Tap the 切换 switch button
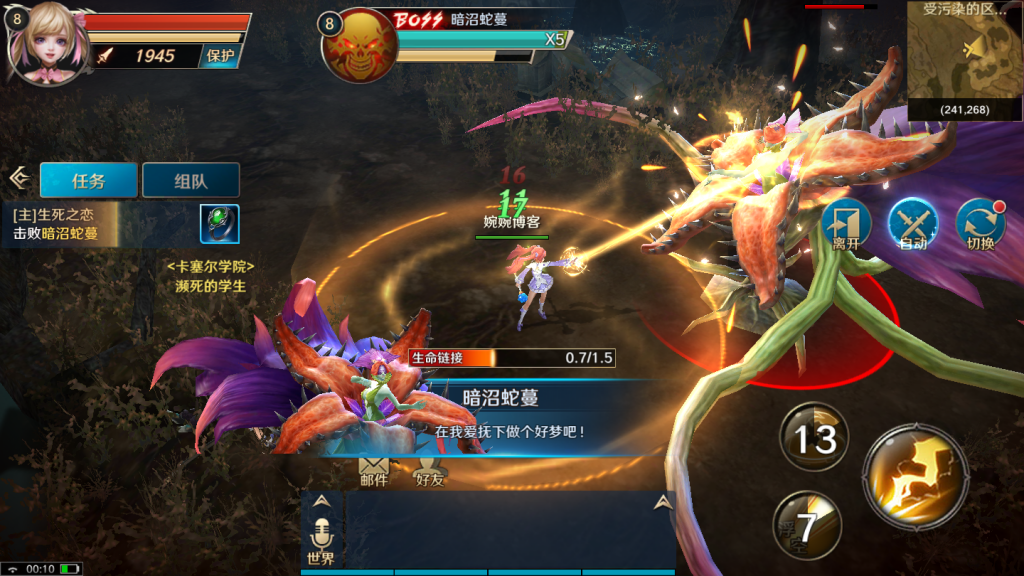Screen dimensions: 1024x576 (980, 225)
